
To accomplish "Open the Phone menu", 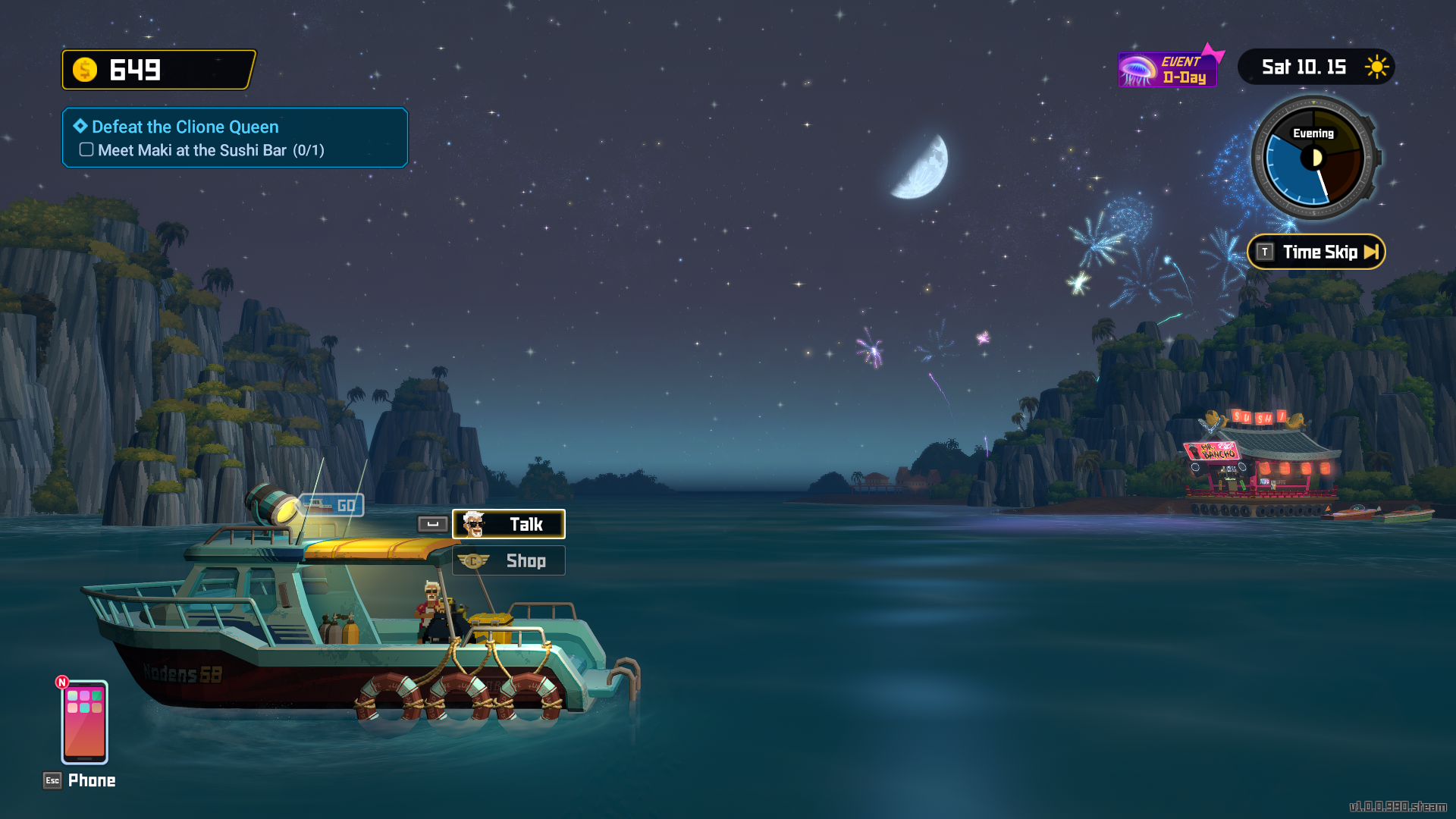I will pyautogui.click(x=84, y=723).
